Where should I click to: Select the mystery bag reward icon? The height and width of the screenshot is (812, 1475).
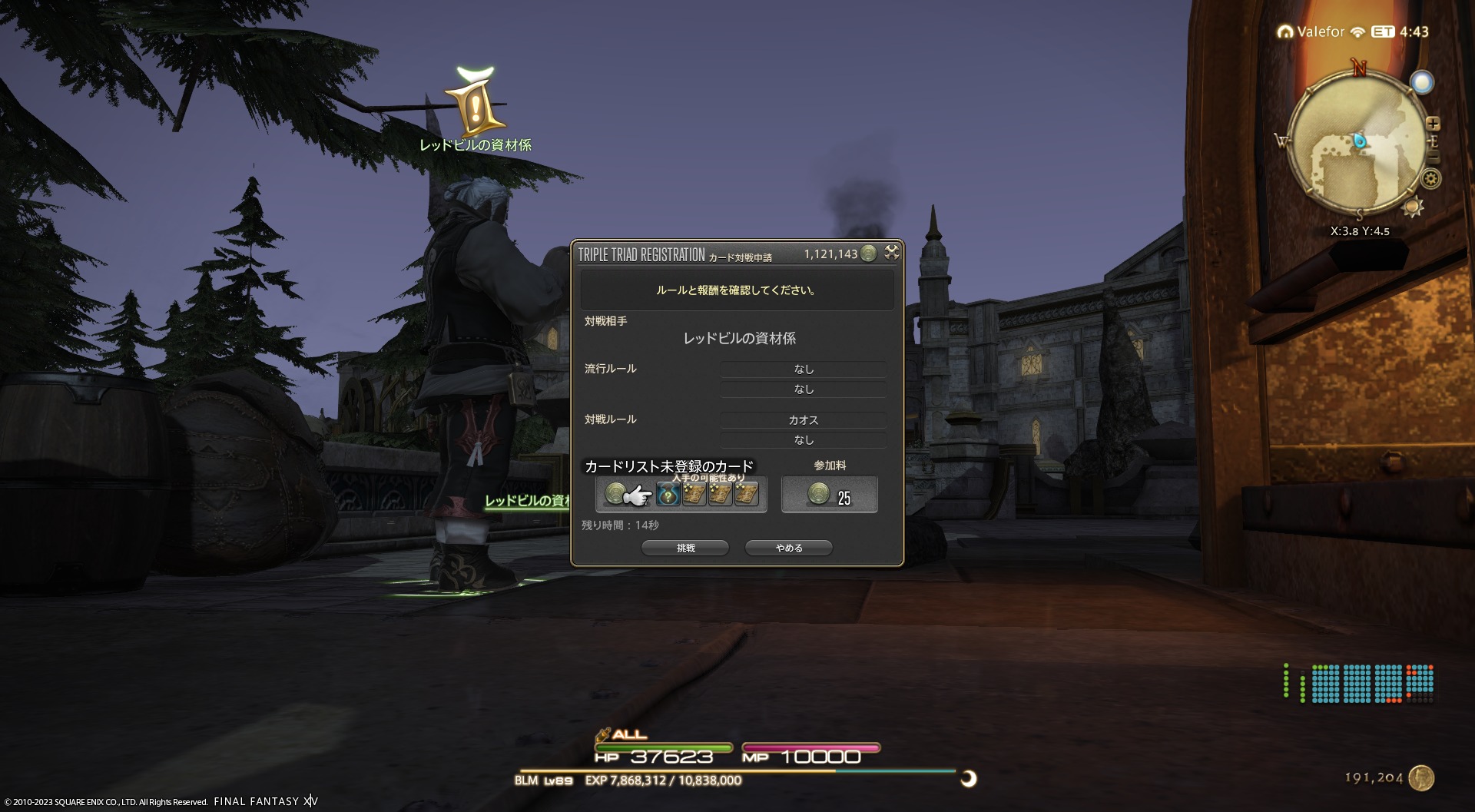[668, 495]
